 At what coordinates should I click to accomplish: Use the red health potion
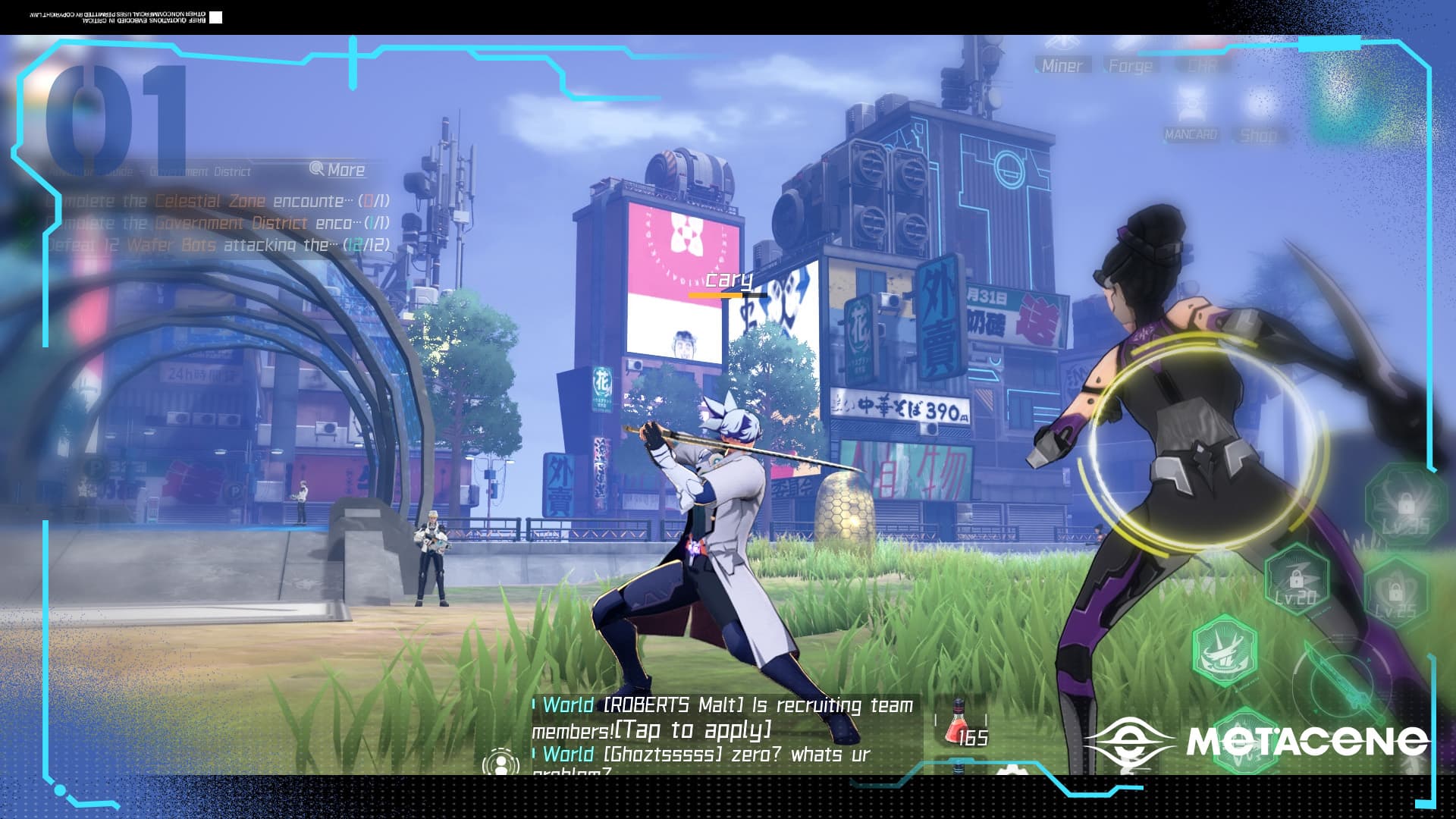[x=957, y=723]
